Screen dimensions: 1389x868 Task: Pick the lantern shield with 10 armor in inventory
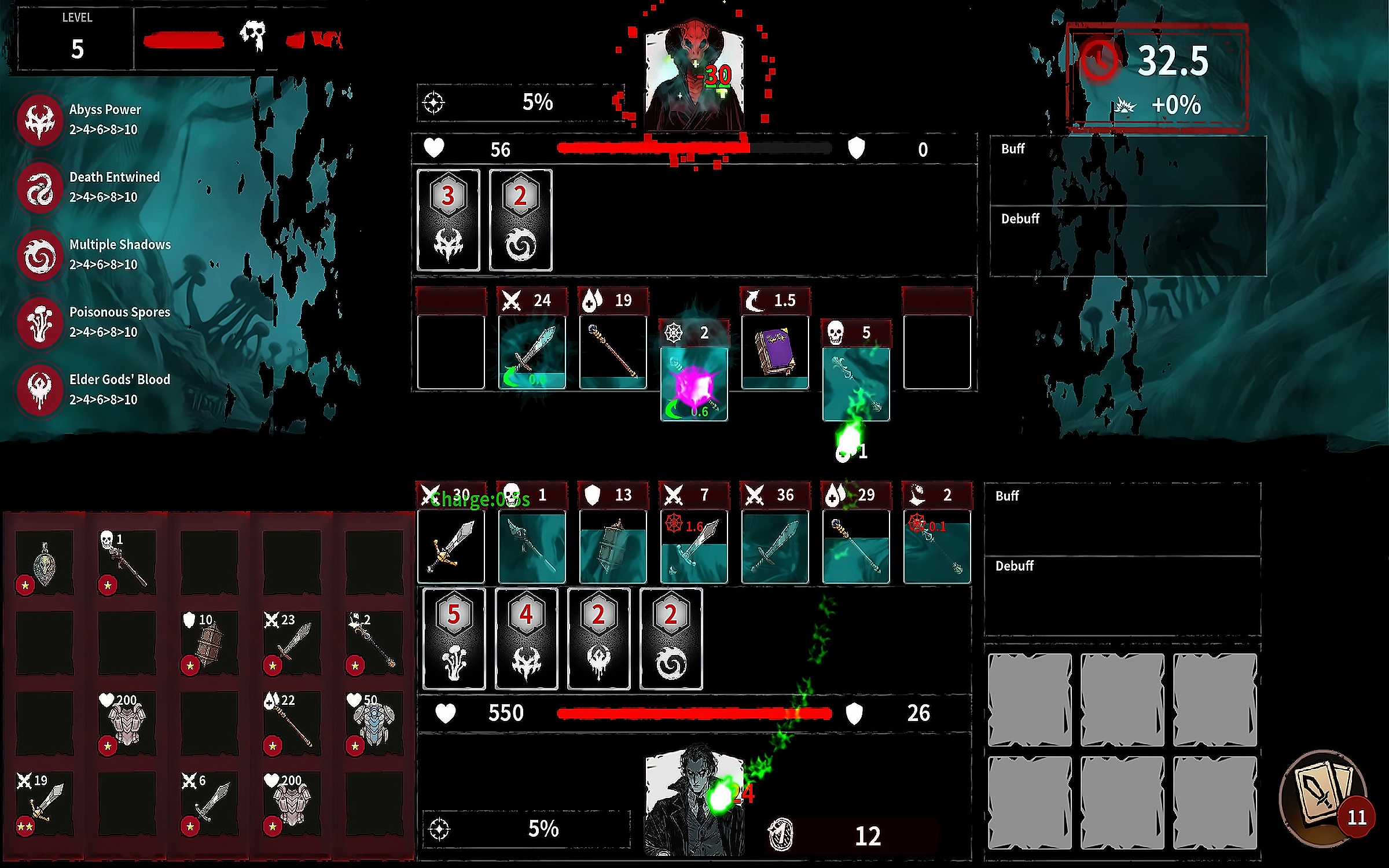coord(209,642)
